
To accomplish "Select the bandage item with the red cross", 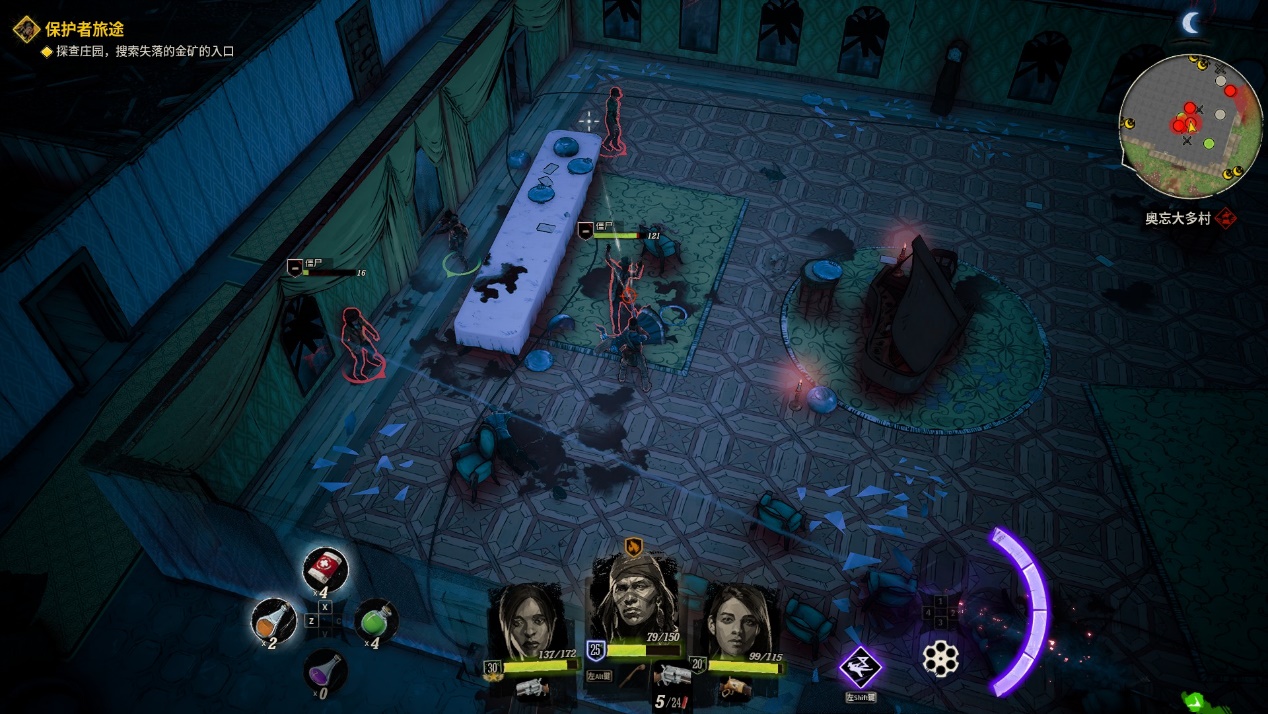I will tap(325, 569).
